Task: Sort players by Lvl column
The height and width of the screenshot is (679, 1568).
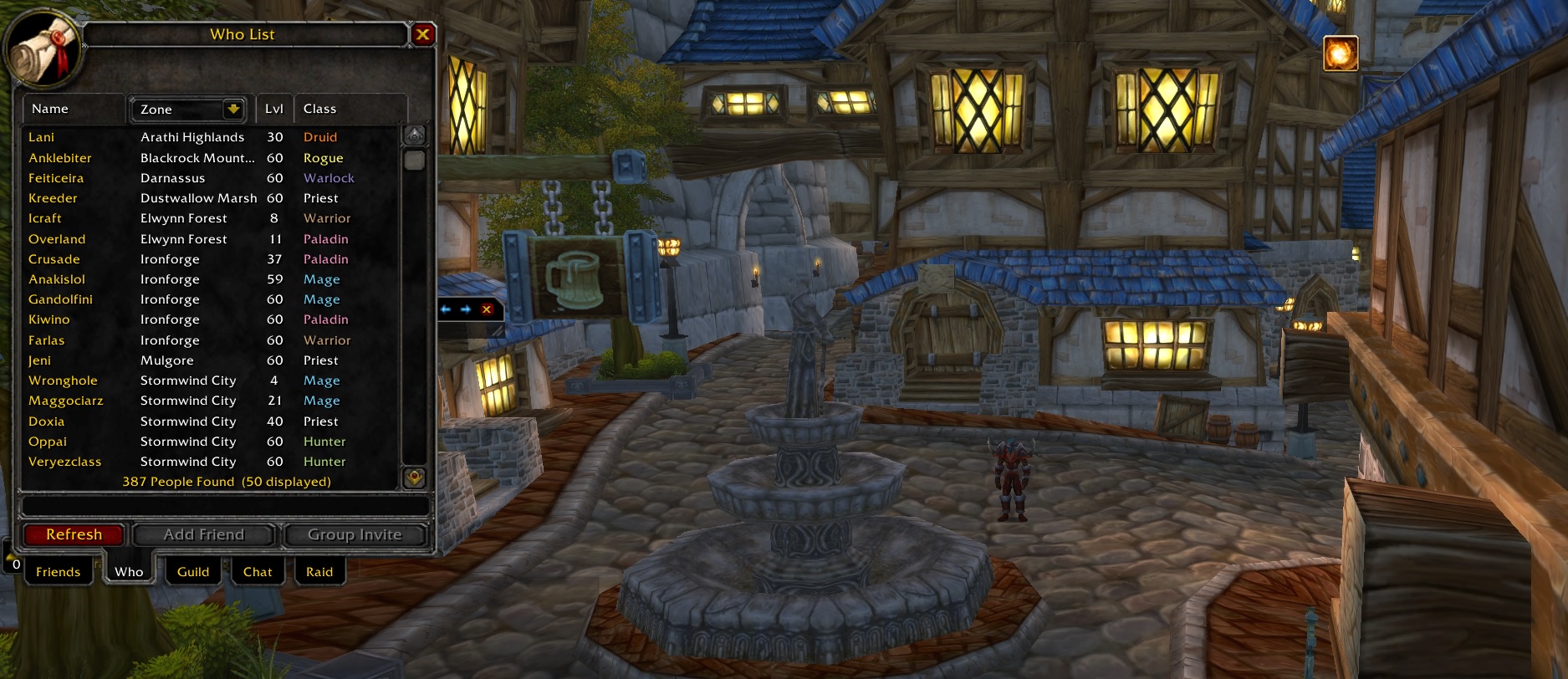Action: [274, 109]
